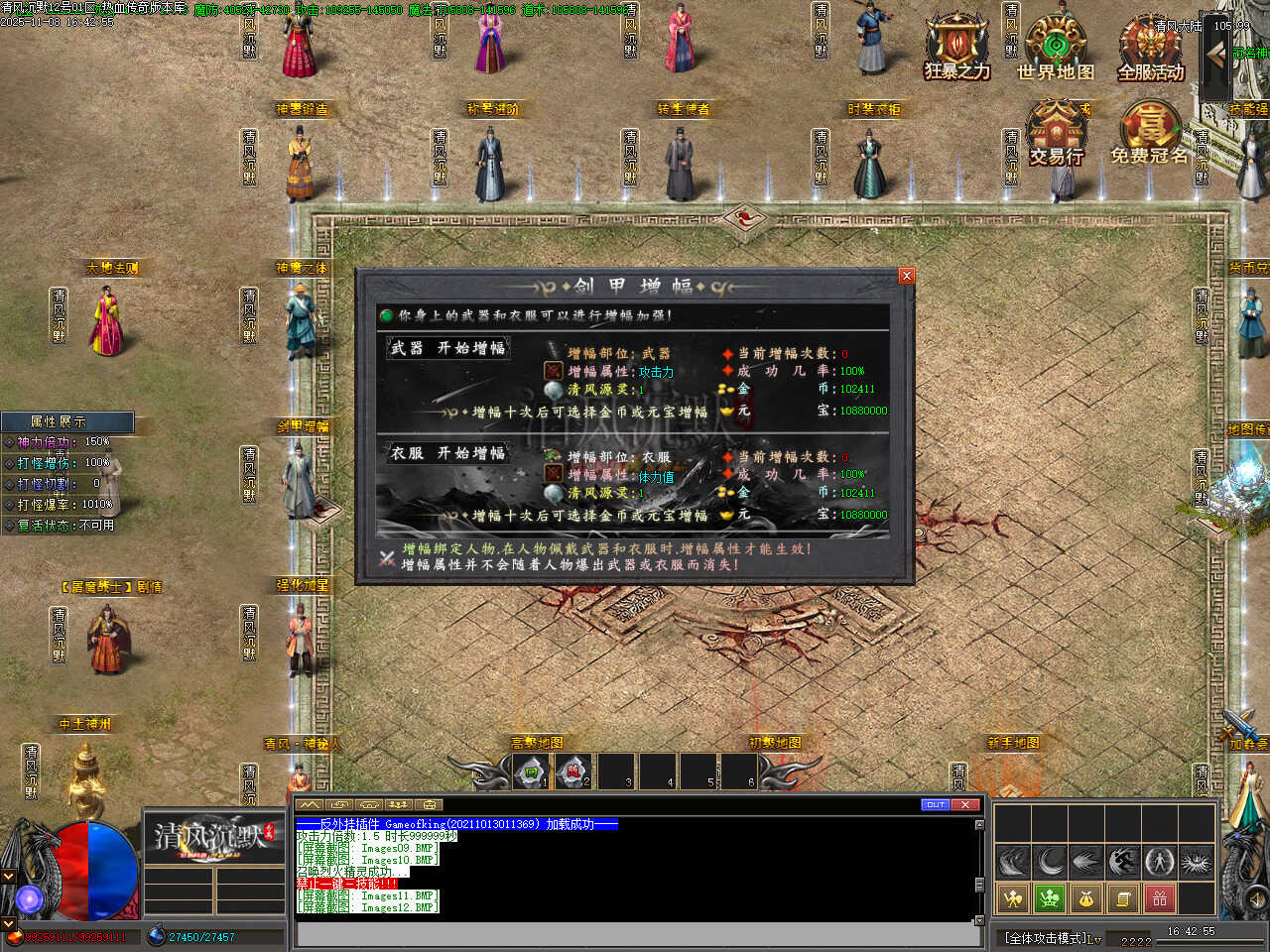The width and height of the screenshot is (1270, 952).
Task: Select the green item in hotbar slot 1
Action: [x=532, y=772]
